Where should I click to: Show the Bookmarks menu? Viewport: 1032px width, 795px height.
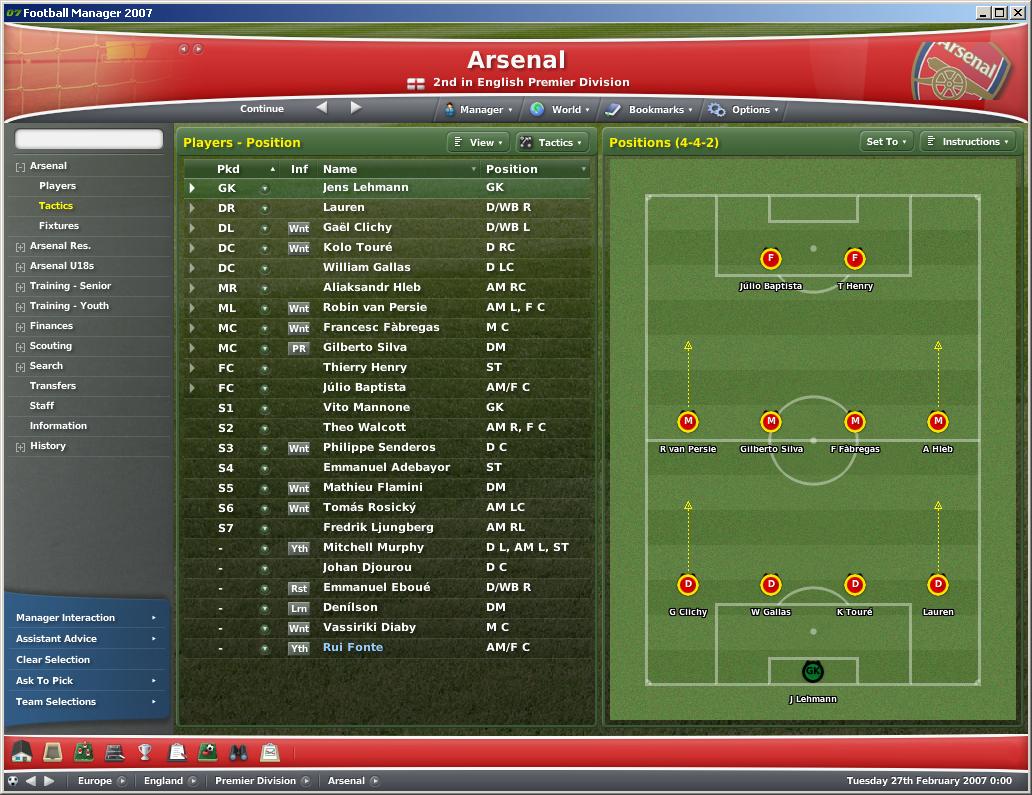(650, 110)
